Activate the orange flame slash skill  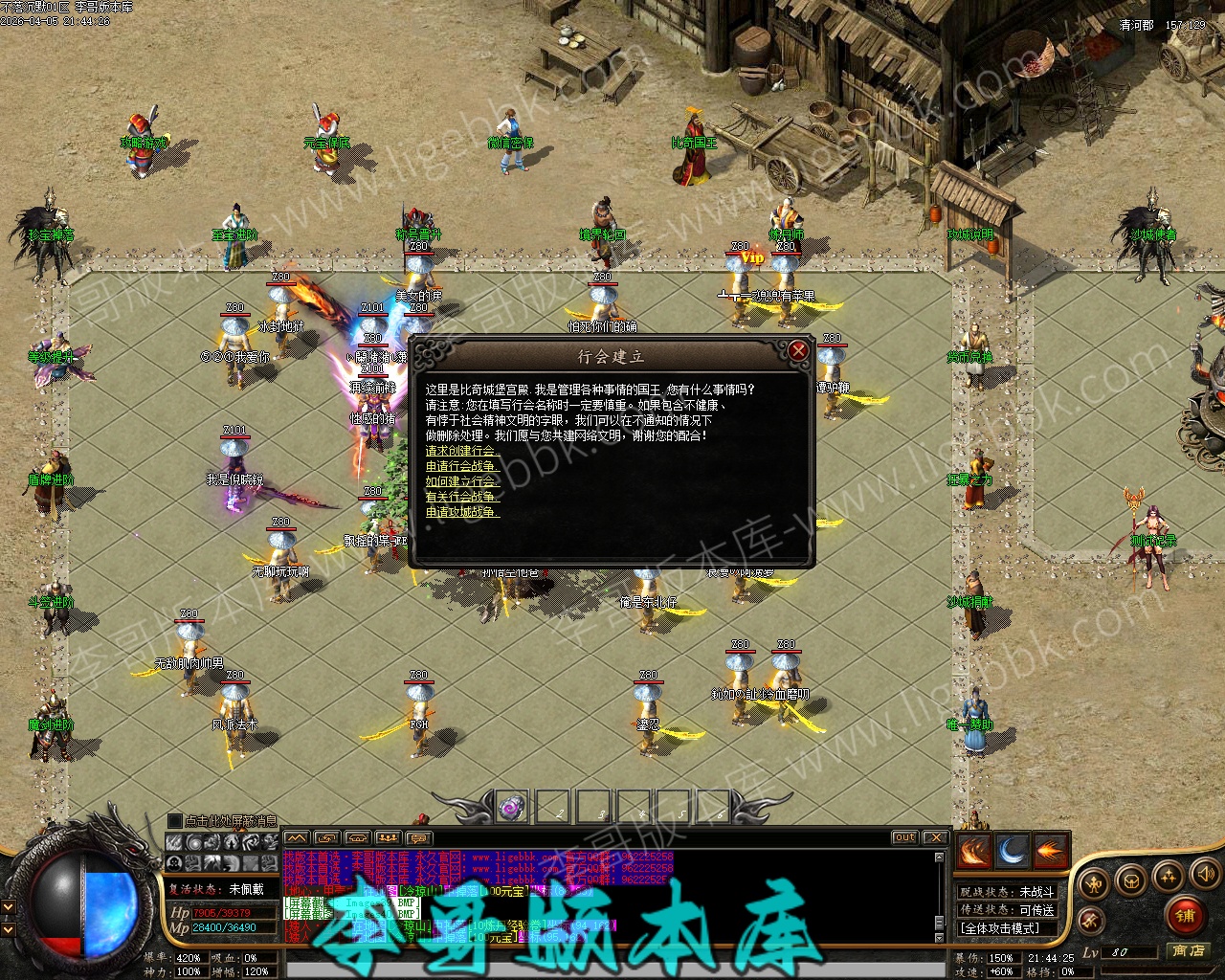coord(973,851)
